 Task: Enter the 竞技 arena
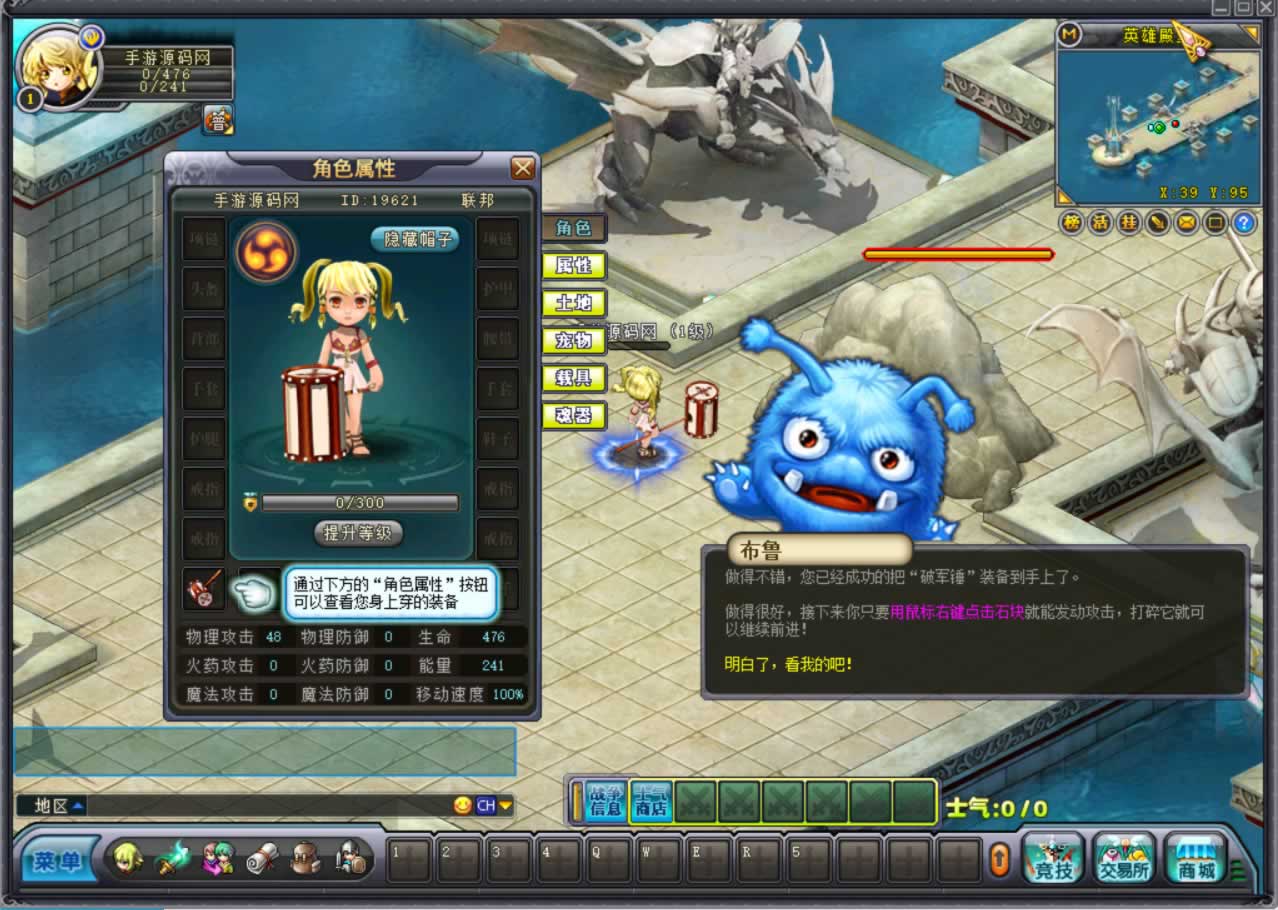[1053, 860]
